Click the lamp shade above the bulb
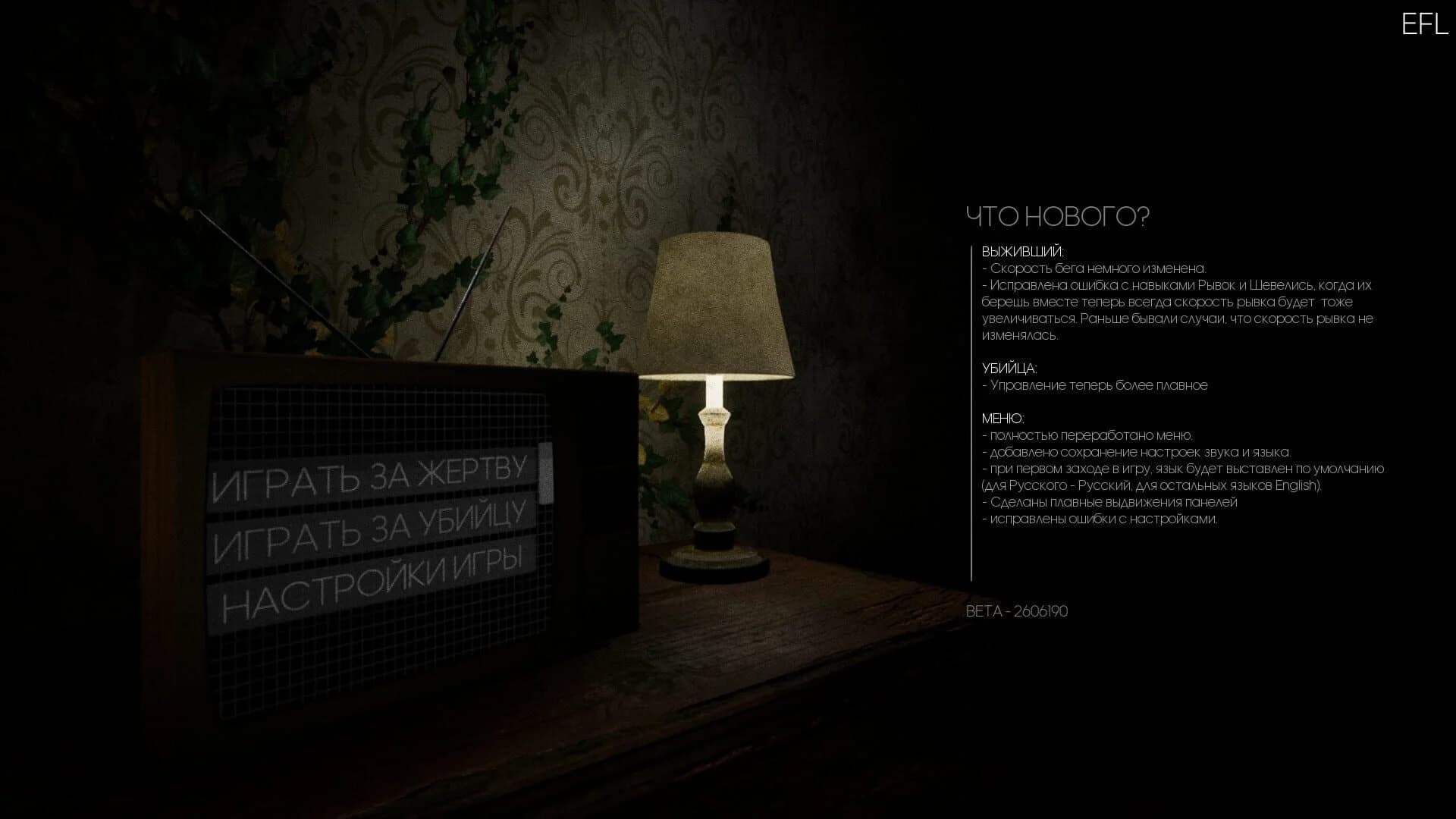The height and width of the screenshot is (819, 1456). (x=720, y=303)
